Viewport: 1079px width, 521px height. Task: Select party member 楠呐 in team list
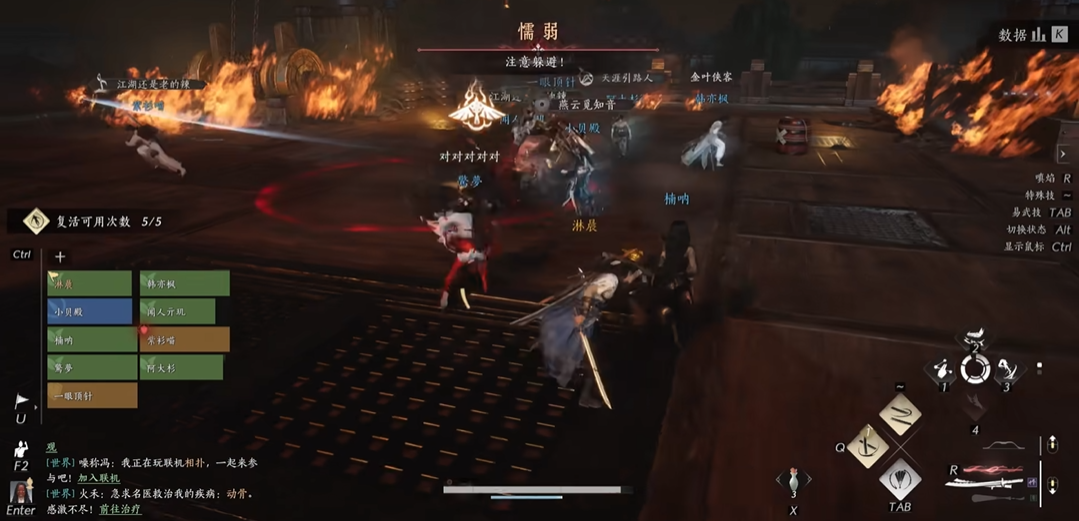click(90, 340)
